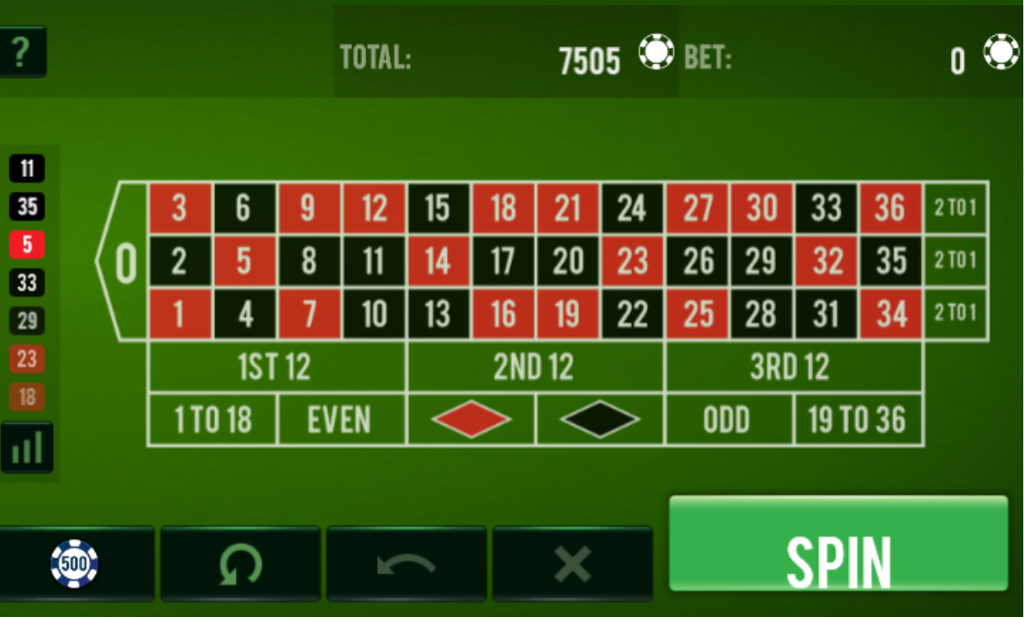Select the 500 chip denomination button

coord(76,564)
